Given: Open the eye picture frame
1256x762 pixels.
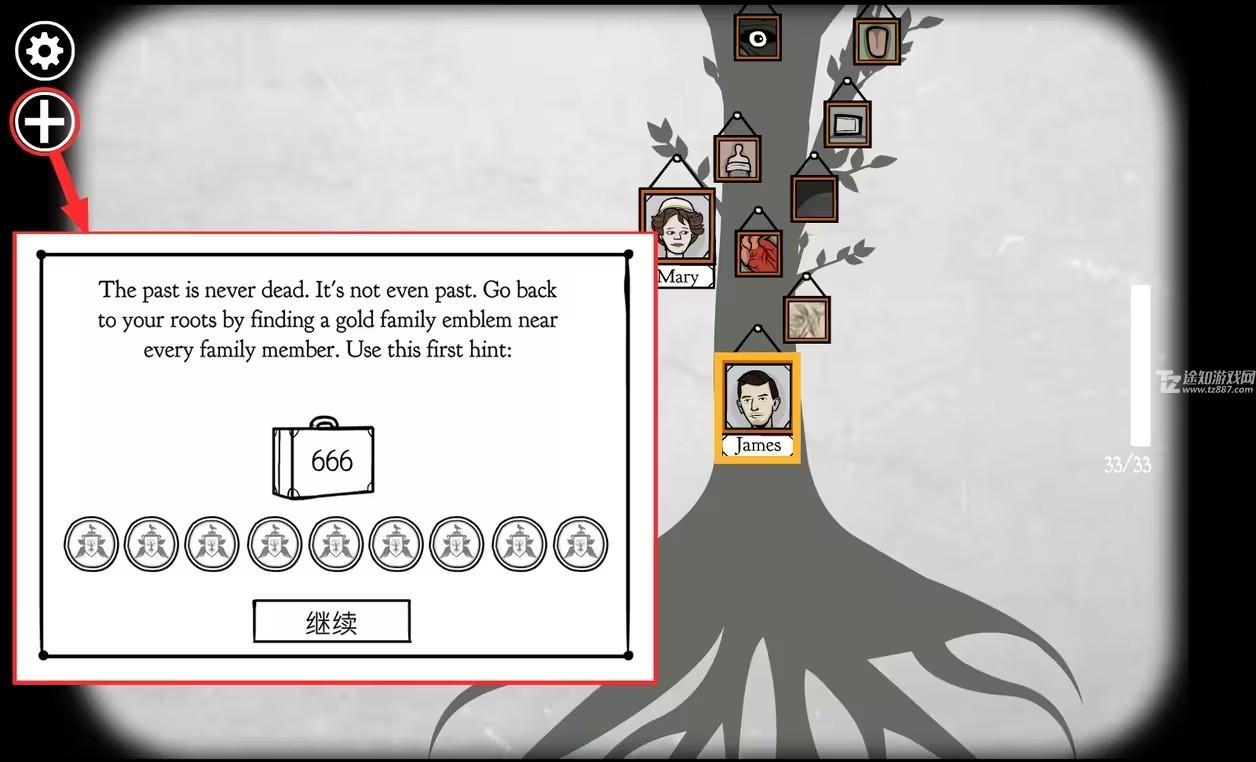Looking at the screenshot, I should [757, 38].
